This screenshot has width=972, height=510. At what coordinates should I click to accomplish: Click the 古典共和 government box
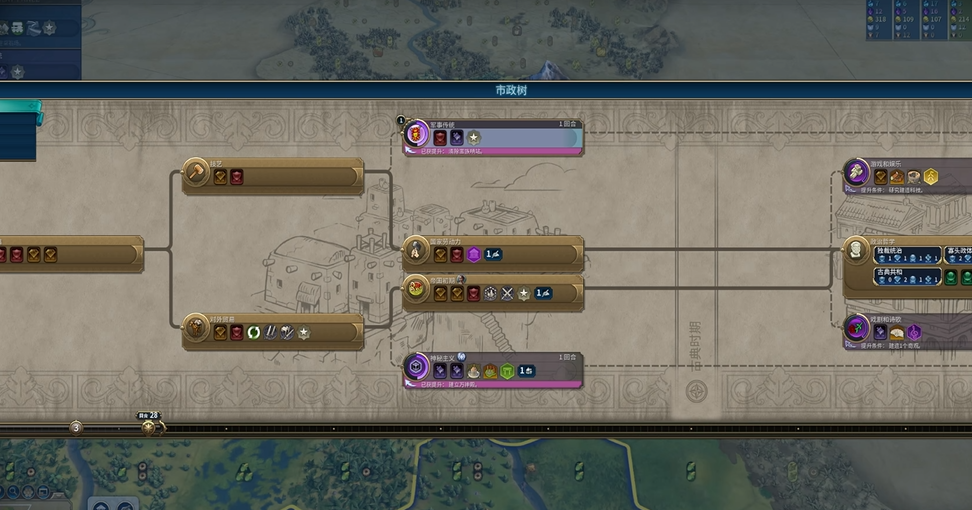907,277
